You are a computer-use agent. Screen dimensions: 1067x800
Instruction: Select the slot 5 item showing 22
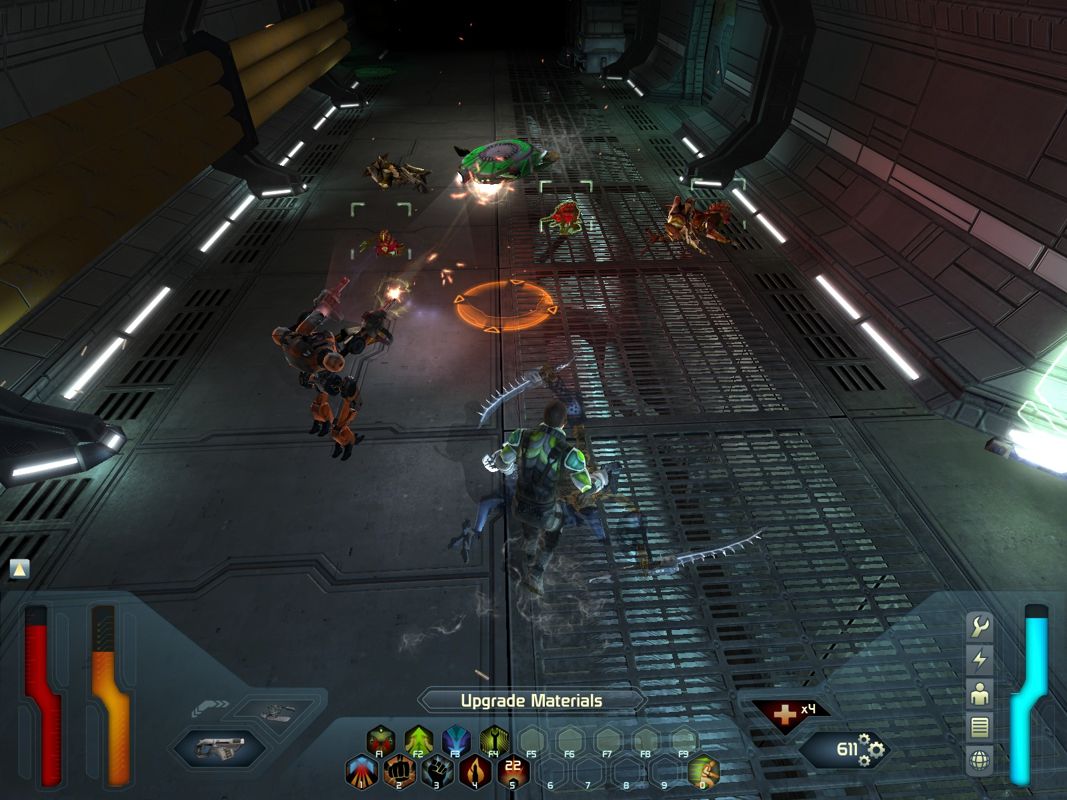pyautogui.click(x=513, y=770)
